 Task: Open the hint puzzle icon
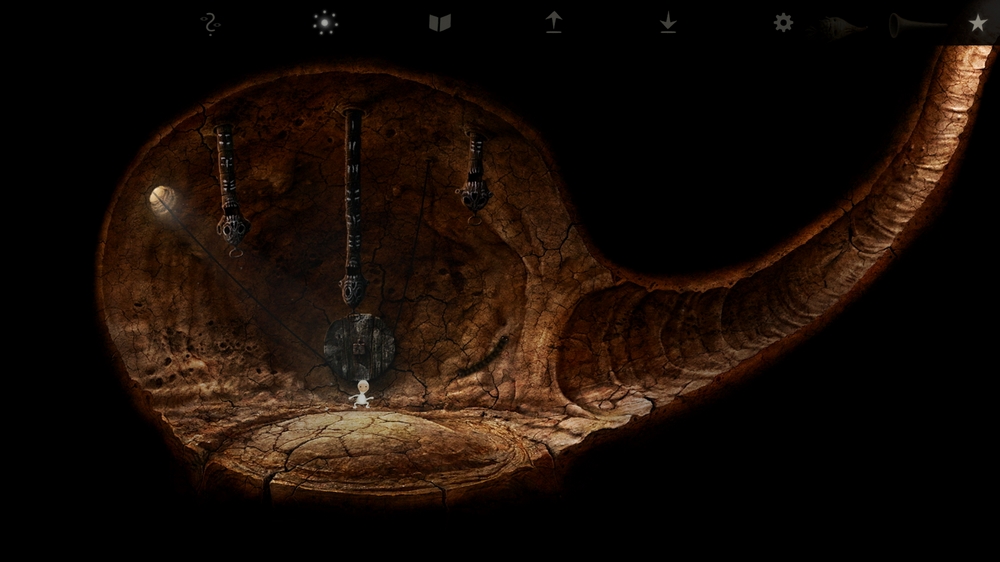coord(209,24)
